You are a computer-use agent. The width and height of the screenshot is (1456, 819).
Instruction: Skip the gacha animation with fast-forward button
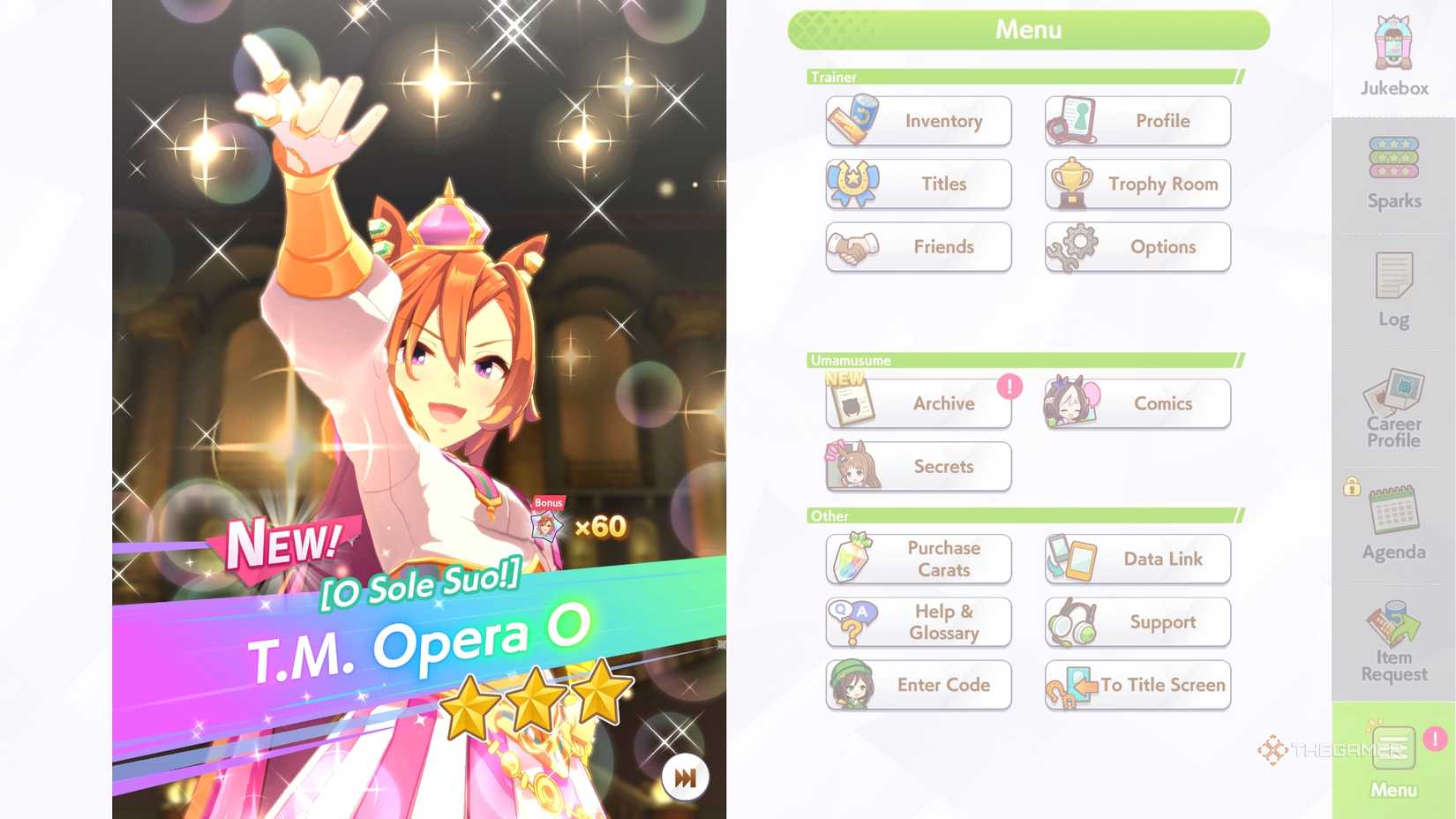684,776
